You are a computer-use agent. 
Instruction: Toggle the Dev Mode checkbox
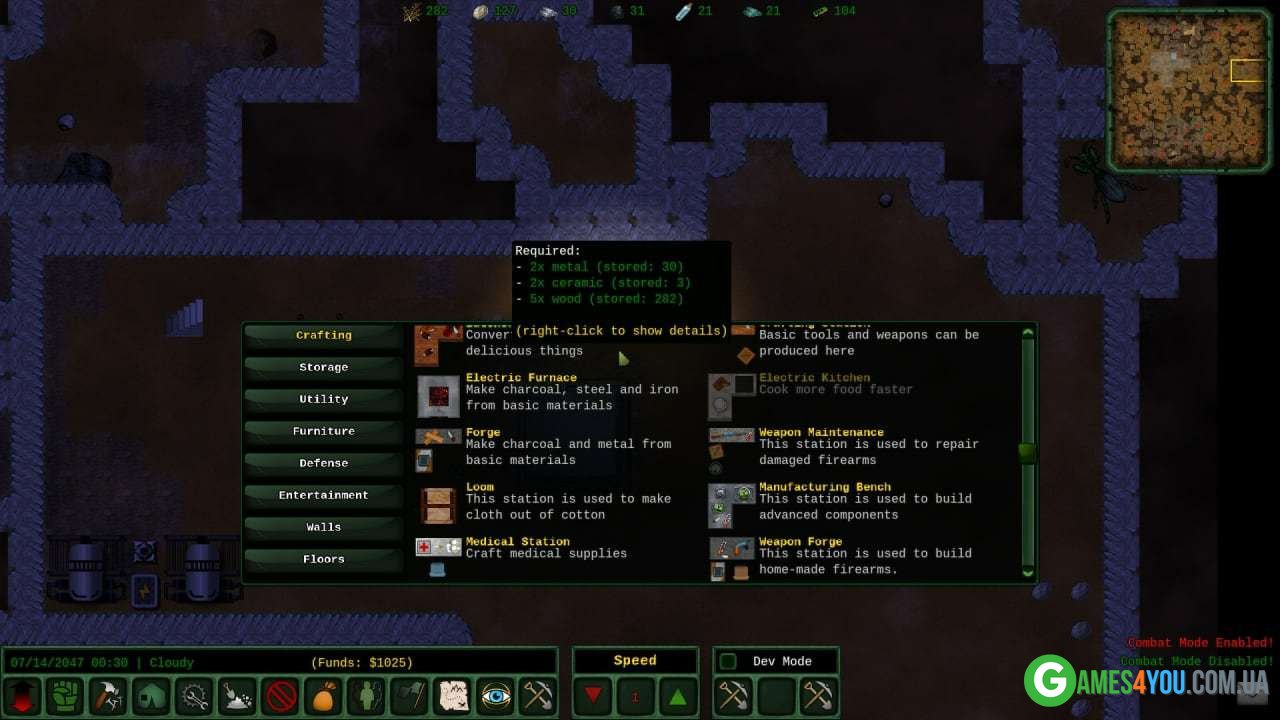tap(729, 661)
